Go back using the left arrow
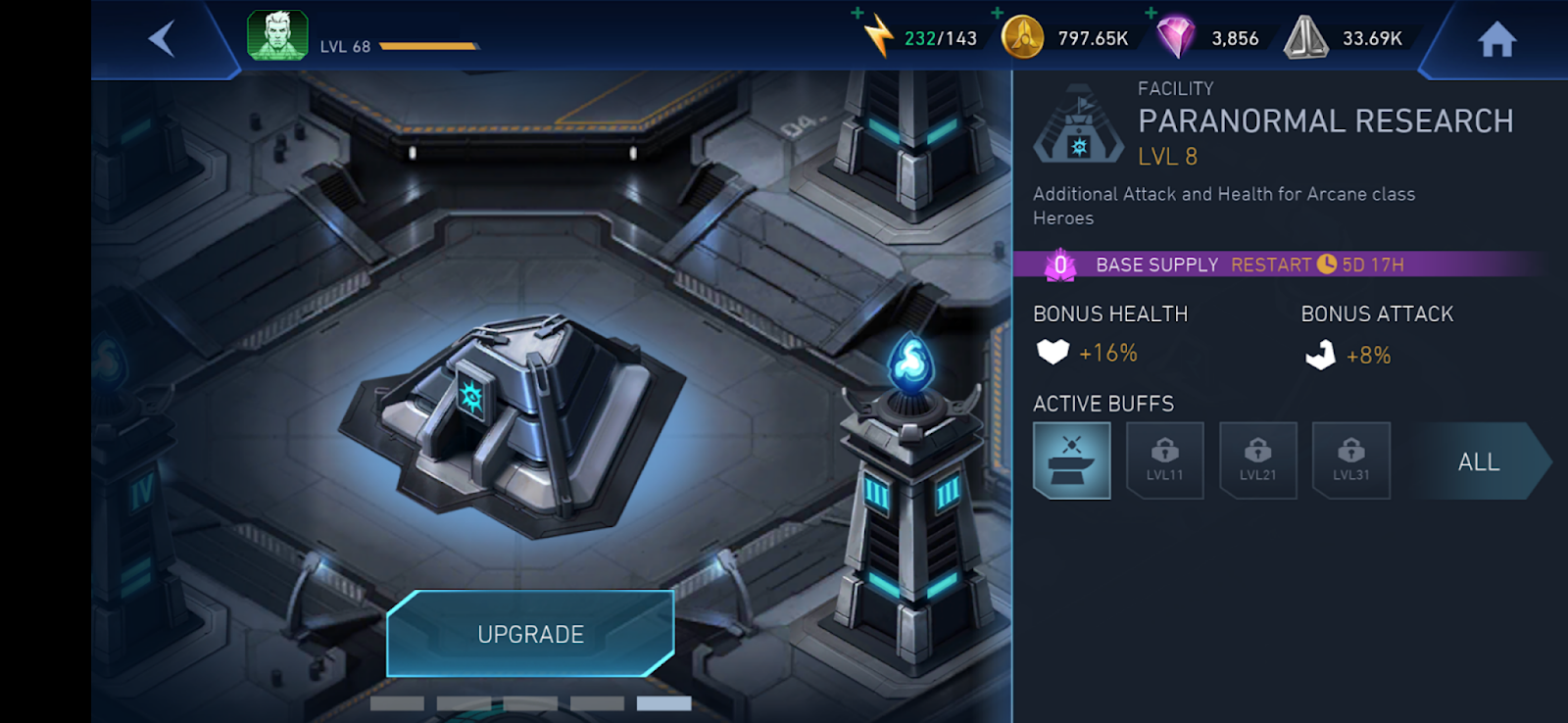The height and width of the screenshot is (723, 1568). click(x=162, y=39)
